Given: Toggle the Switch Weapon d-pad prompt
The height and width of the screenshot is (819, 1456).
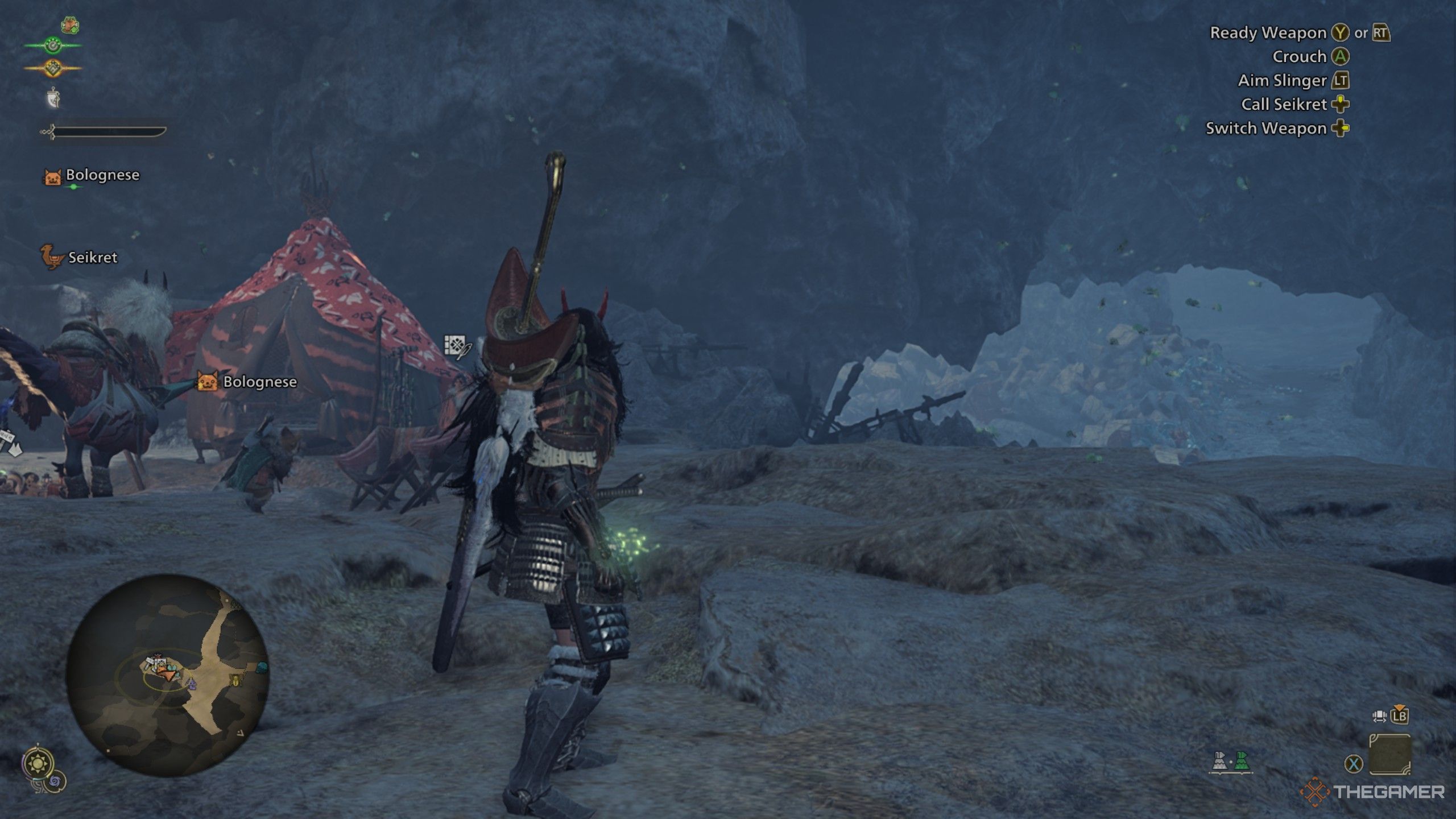Looking at the screenshot, I should (1343, 129).
